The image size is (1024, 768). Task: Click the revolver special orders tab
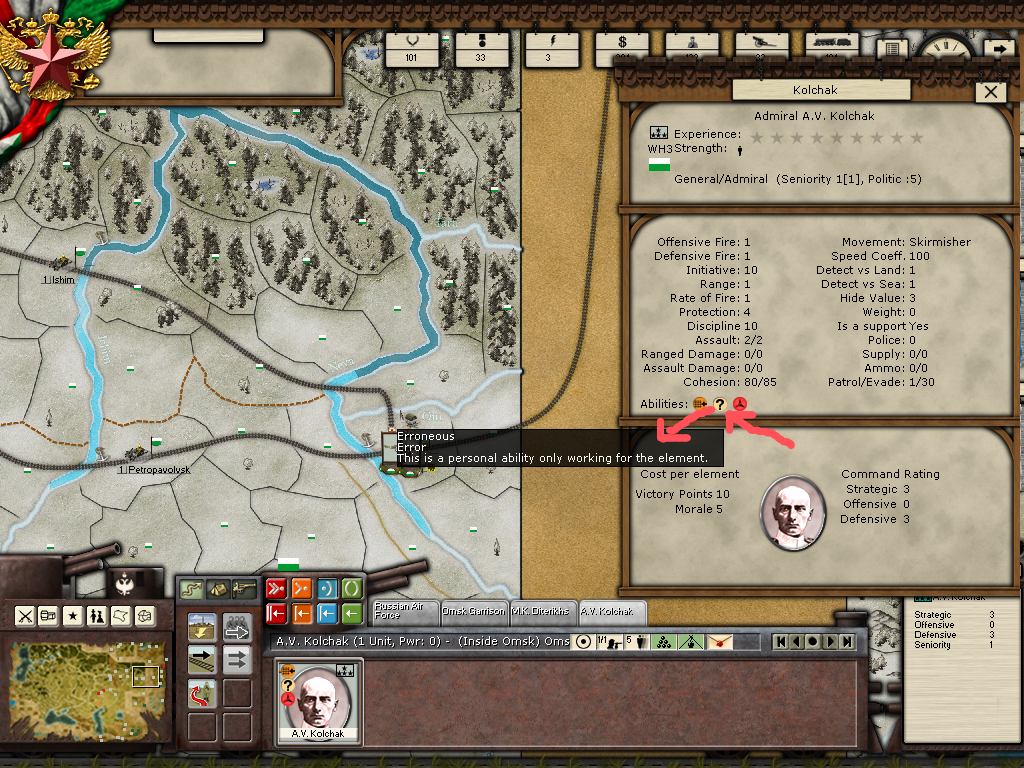click(244, 589)
